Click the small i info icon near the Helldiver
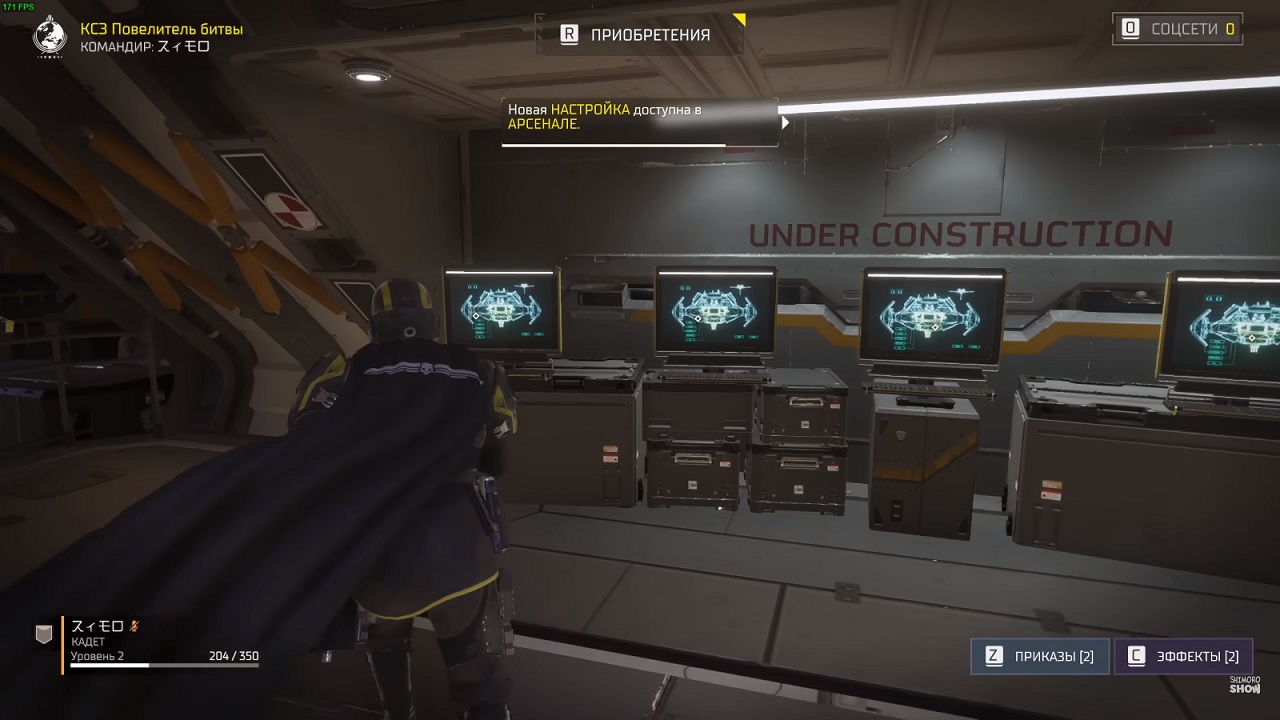Viewport: 1280px width, 720px height. tap(325, 655)
